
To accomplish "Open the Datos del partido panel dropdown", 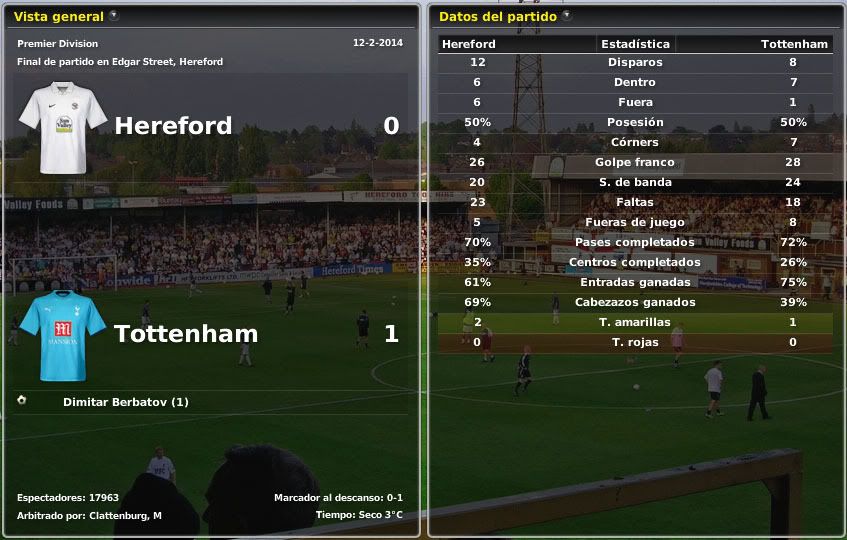I will (x=567, y=16).
